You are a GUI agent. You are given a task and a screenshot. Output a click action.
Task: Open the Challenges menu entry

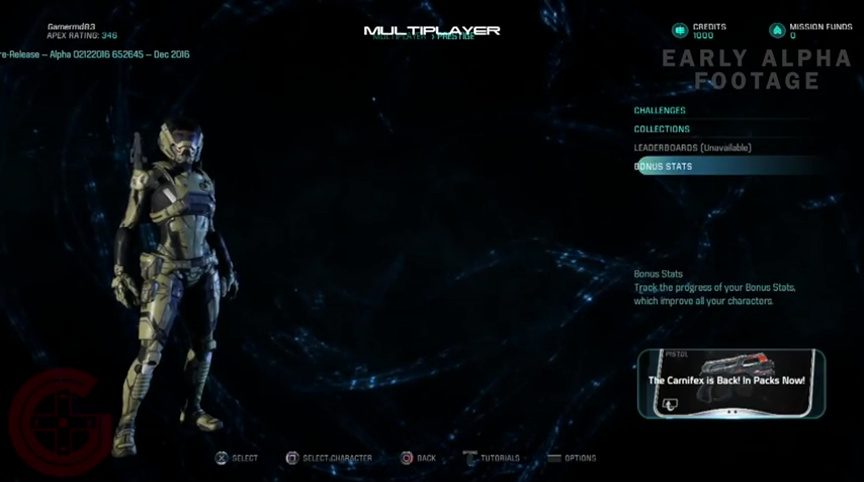[x=660, y=110]
